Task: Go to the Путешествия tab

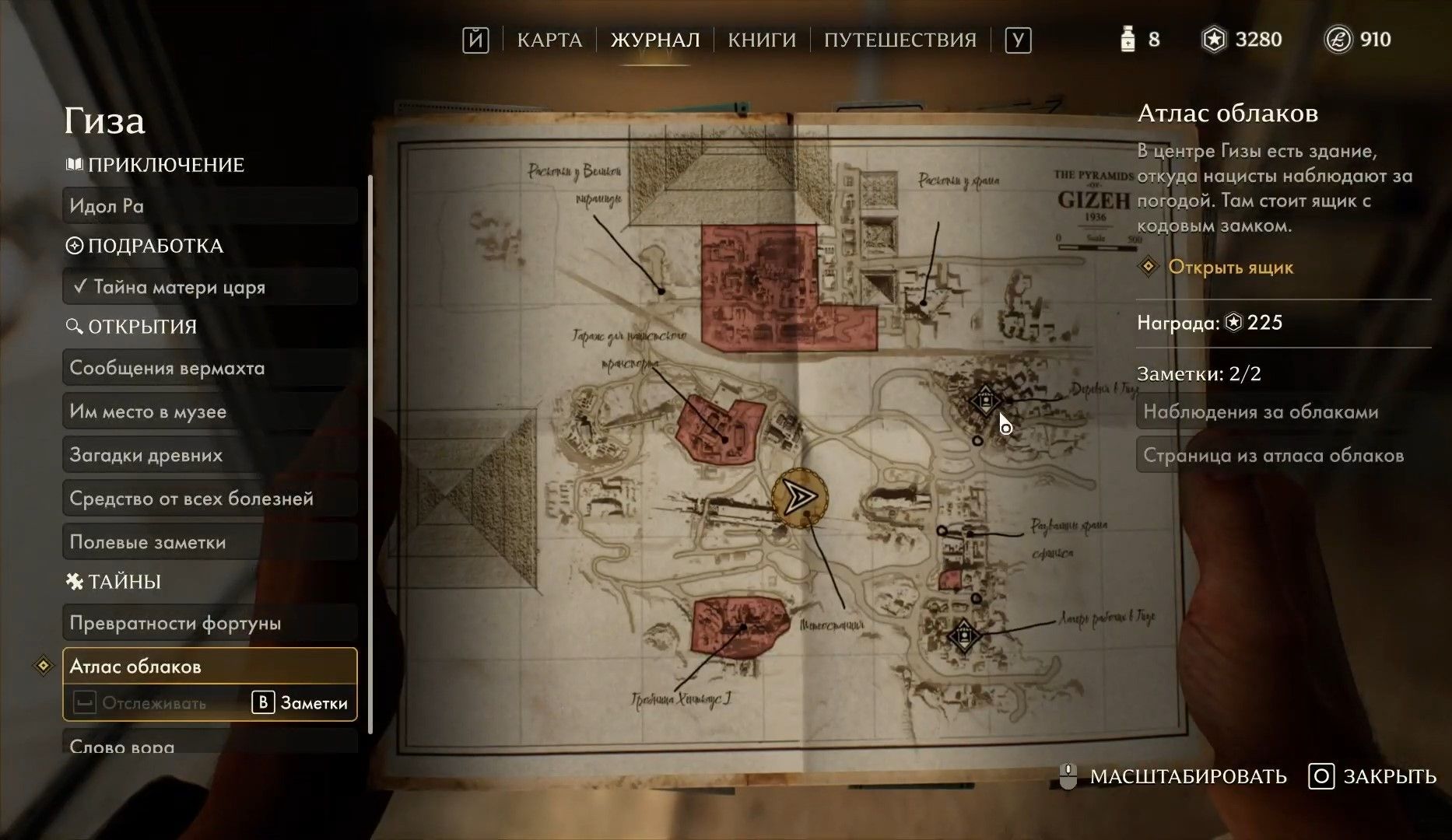Action: tap(900, 40)
